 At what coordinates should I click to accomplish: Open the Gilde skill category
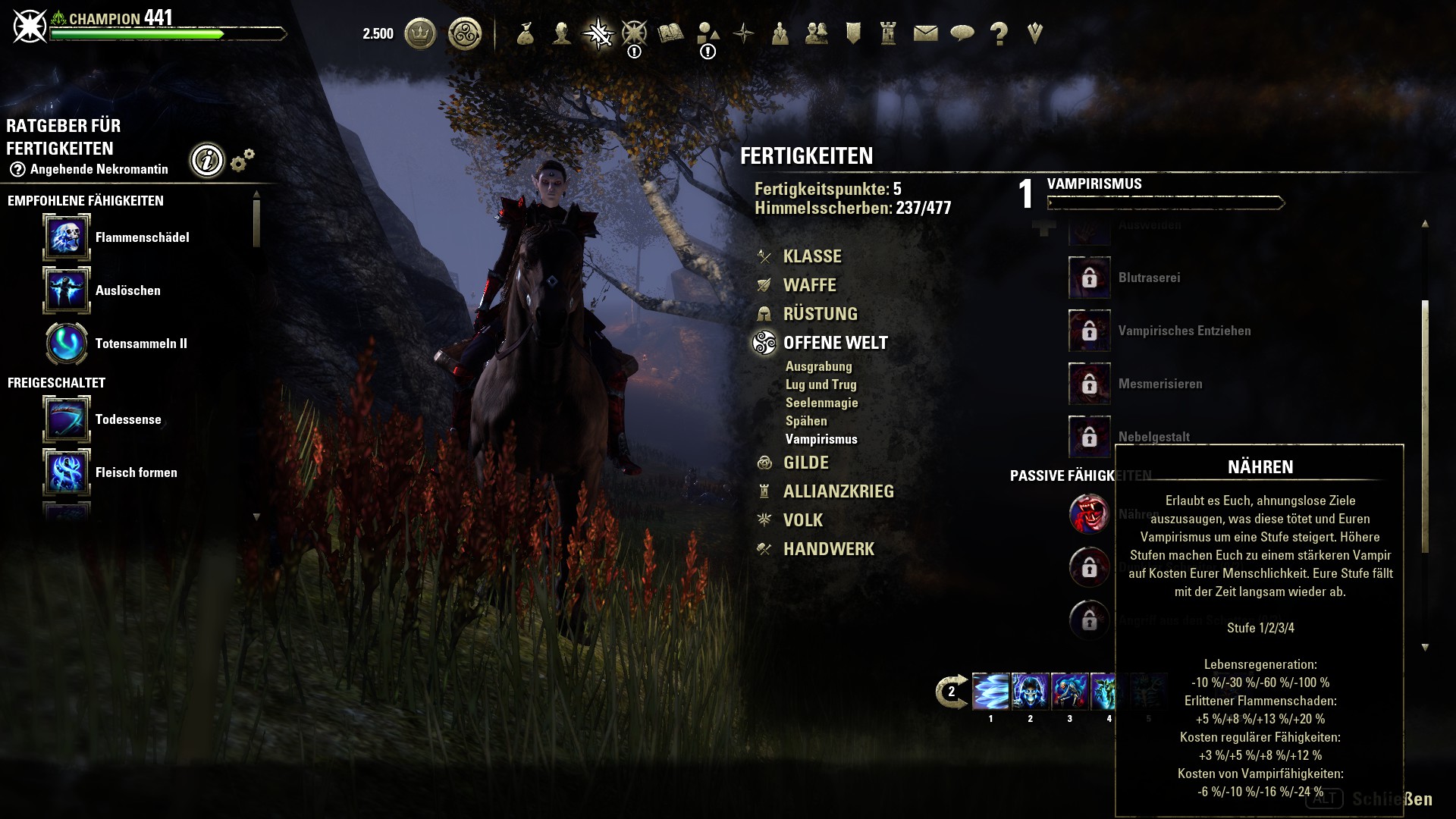(805, 463)
